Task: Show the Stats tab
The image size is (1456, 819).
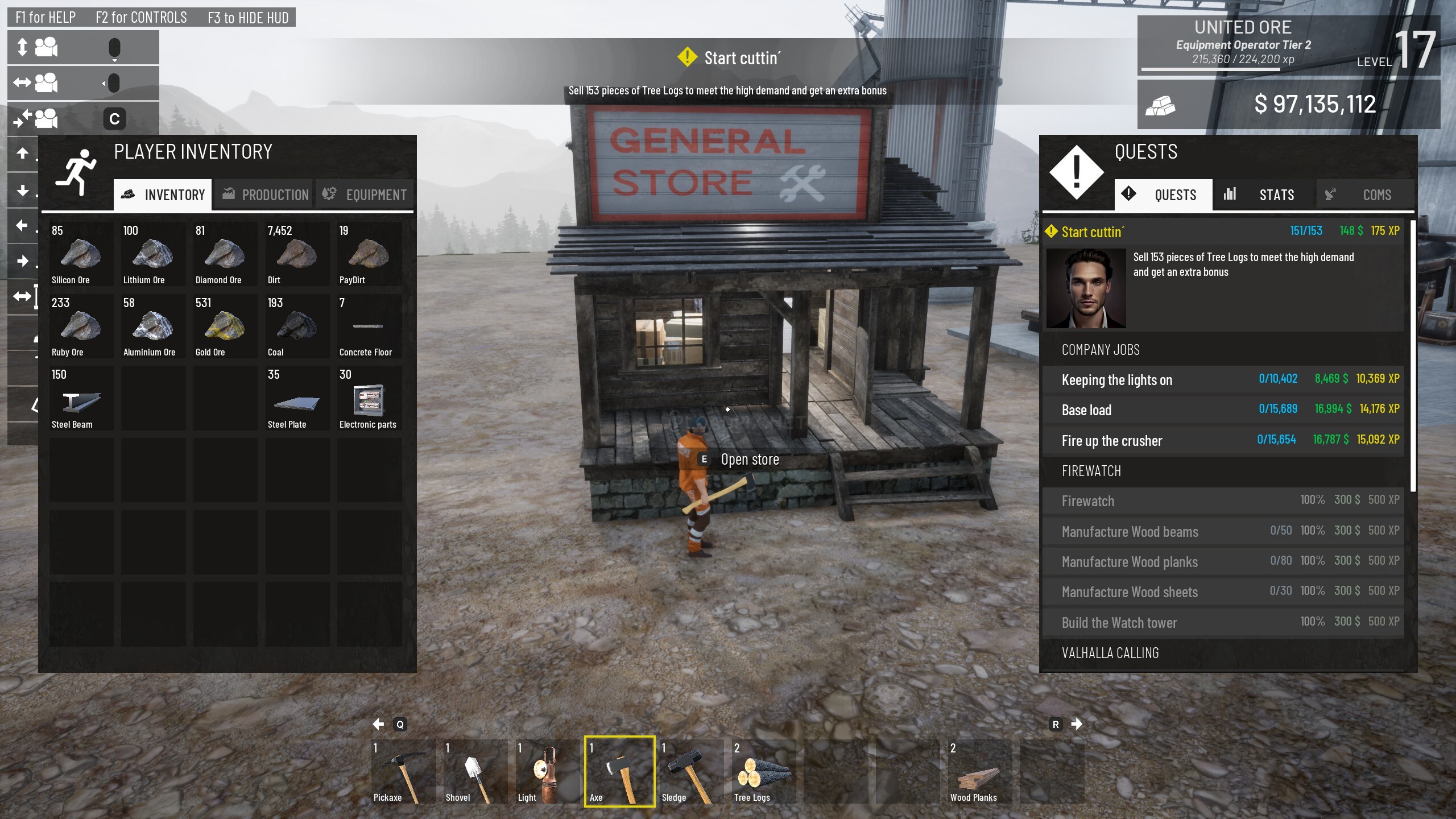Action: coord(1264,195)
